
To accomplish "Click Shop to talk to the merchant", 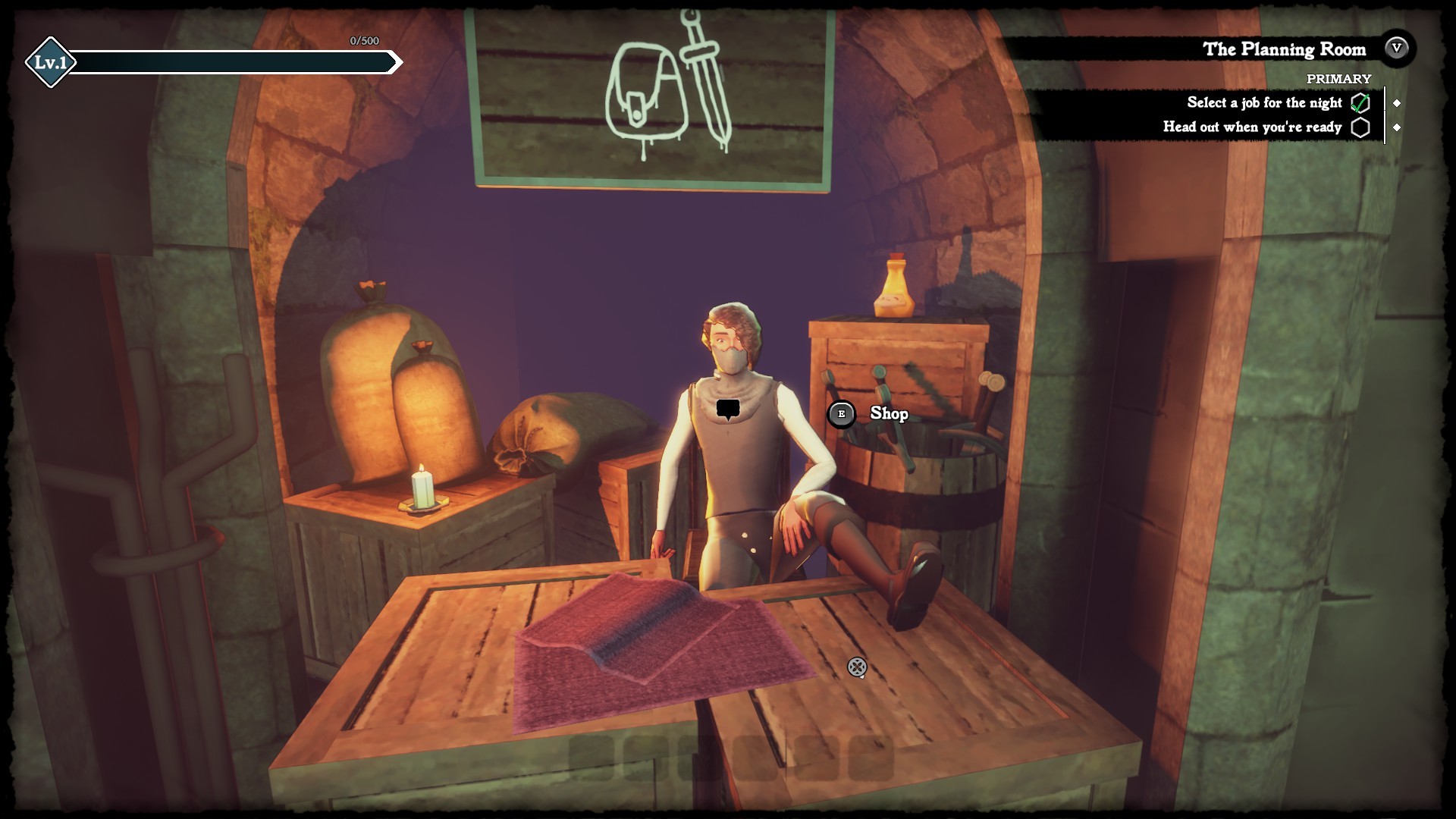I will (x=889, y=415).
